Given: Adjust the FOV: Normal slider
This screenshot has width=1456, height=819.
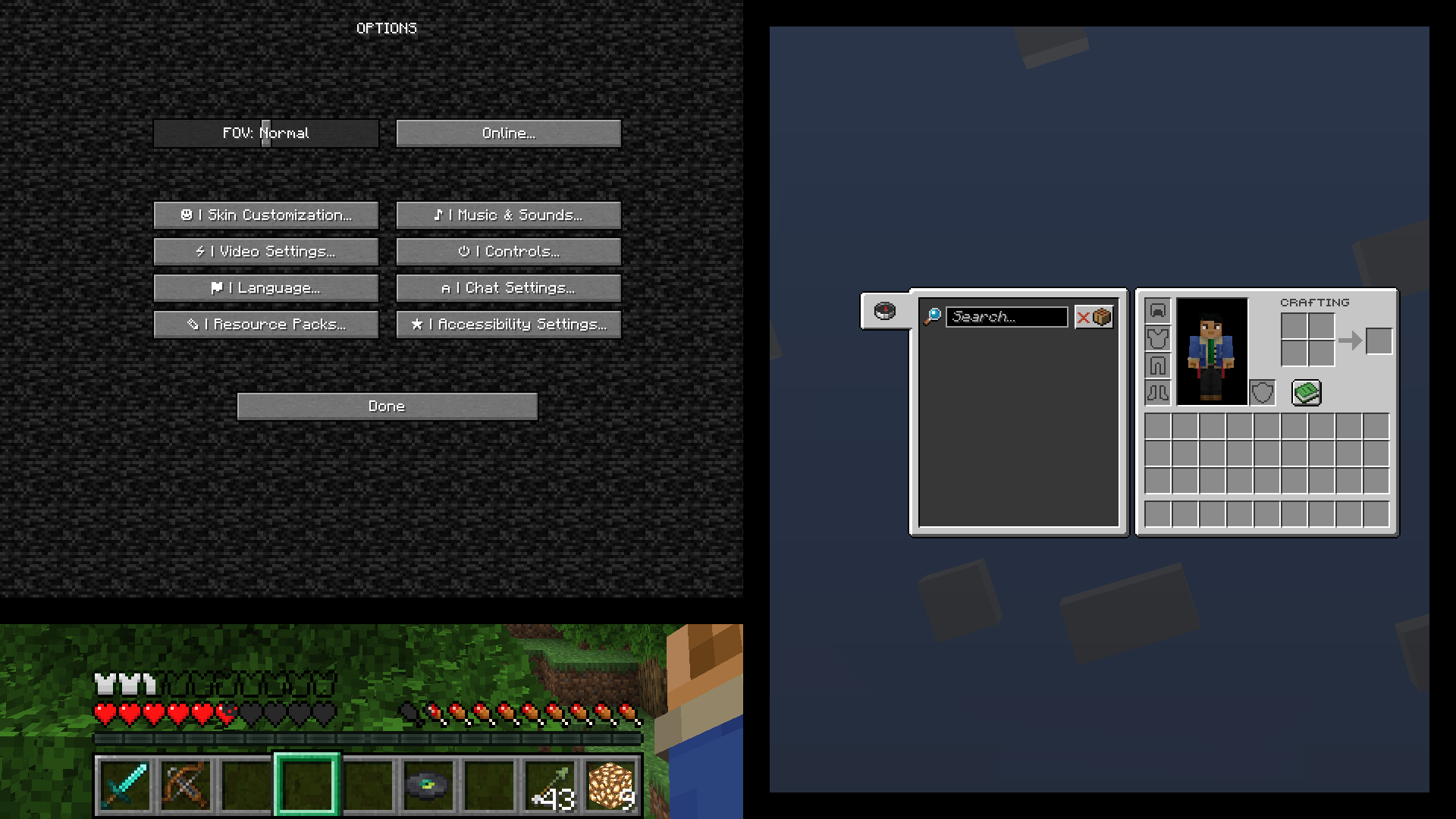Looking at the screenshot, I should pos(266,133).
